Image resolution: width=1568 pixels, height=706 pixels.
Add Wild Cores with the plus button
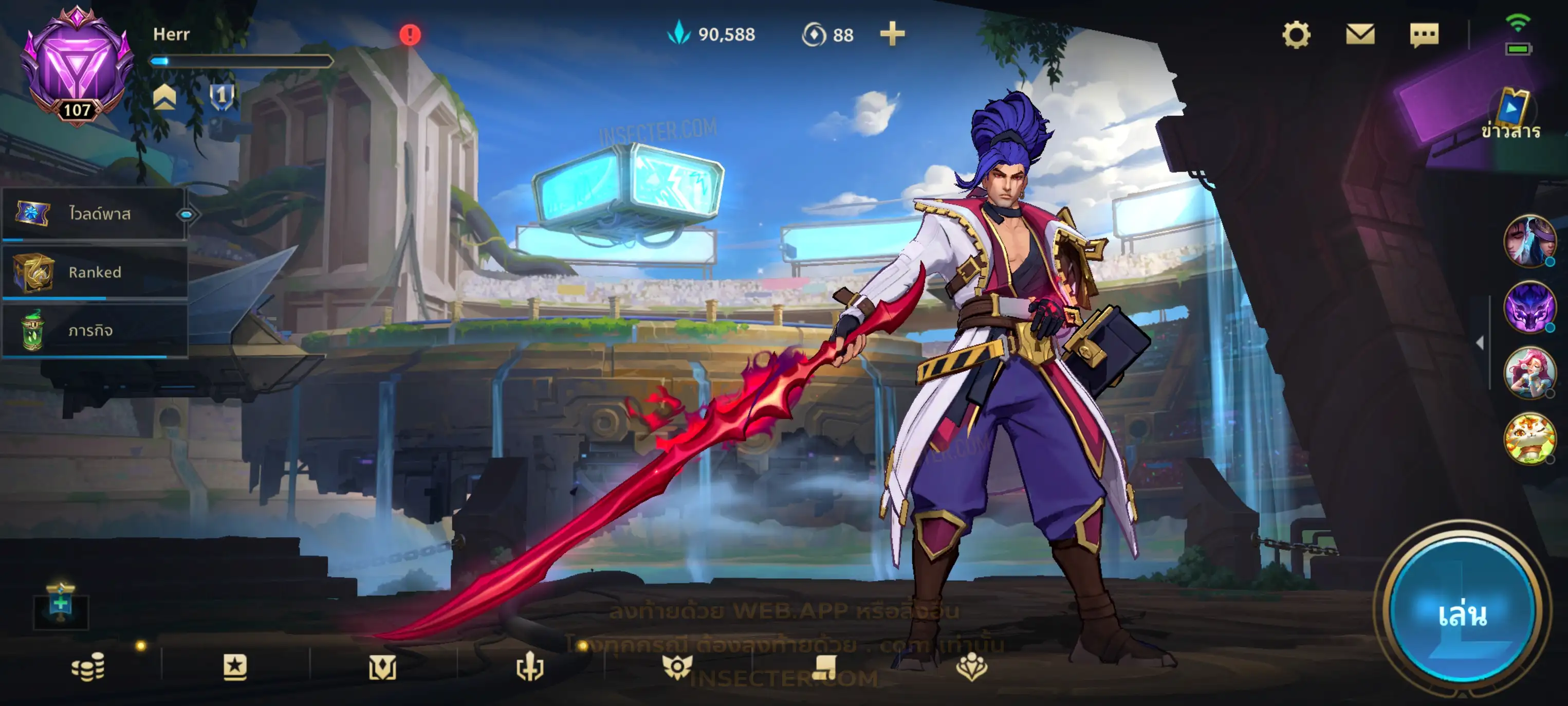892,34
